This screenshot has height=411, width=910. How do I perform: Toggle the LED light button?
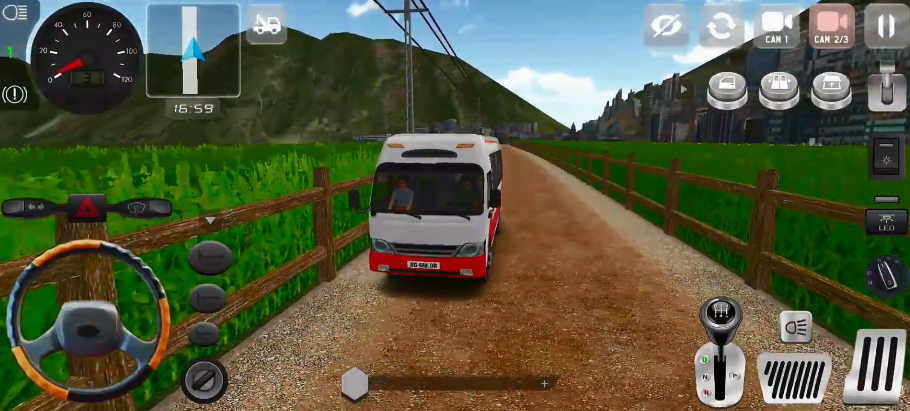click(886, 222)
